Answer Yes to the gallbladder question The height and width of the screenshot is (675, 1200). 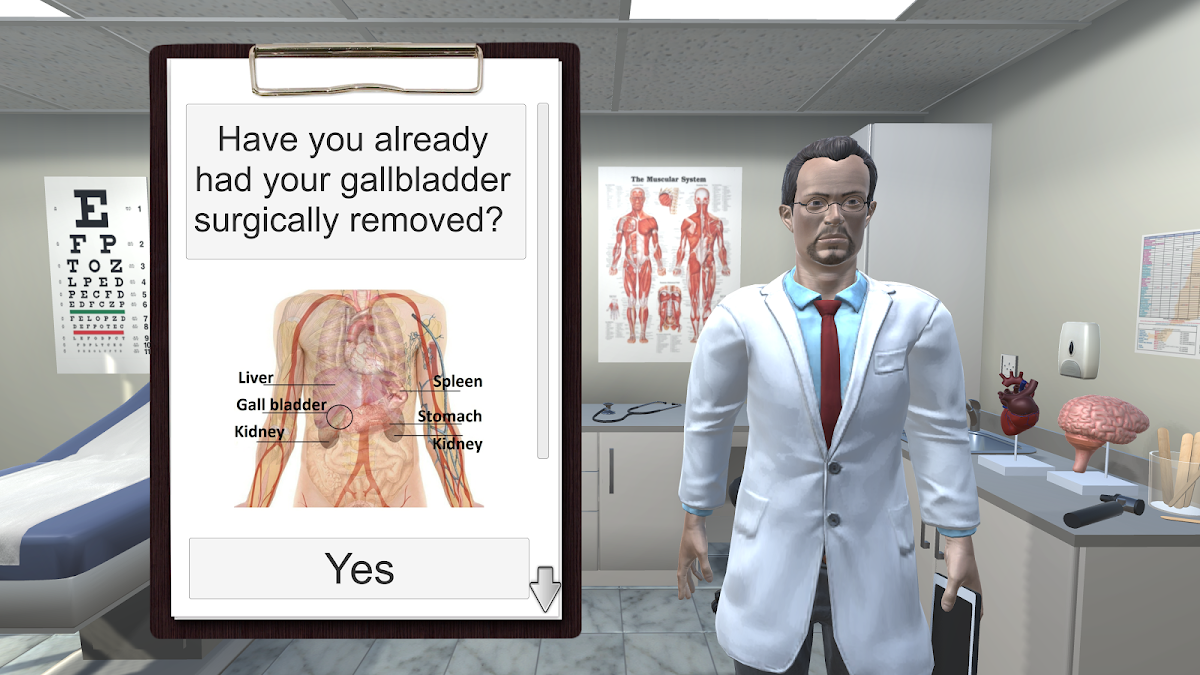(359, 568)
